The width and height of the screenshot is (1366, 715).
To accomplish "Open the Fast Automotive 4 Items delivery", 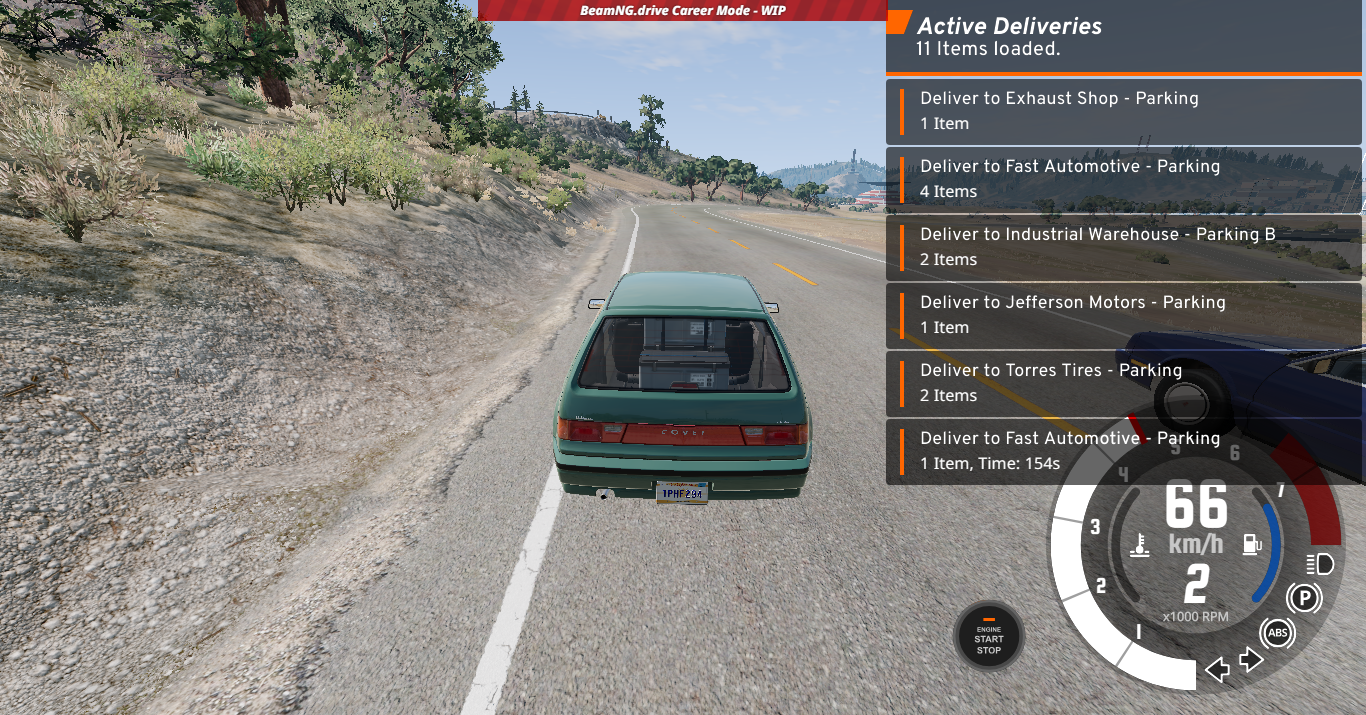I will (1123, 179).
